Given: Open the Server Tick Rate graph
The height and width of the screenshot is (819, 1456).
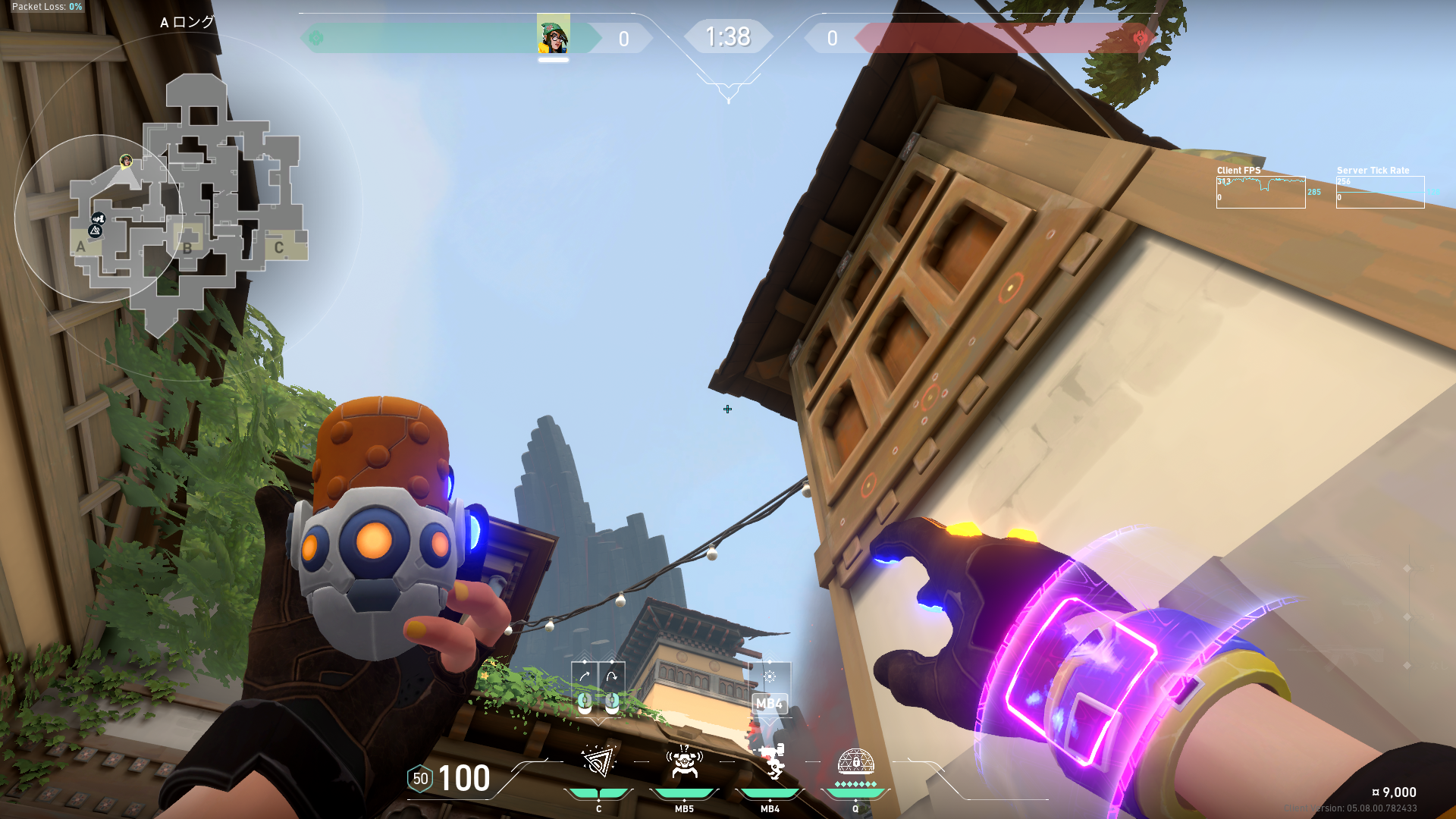Looking at the screenshot, I should tap(1380, 193).
